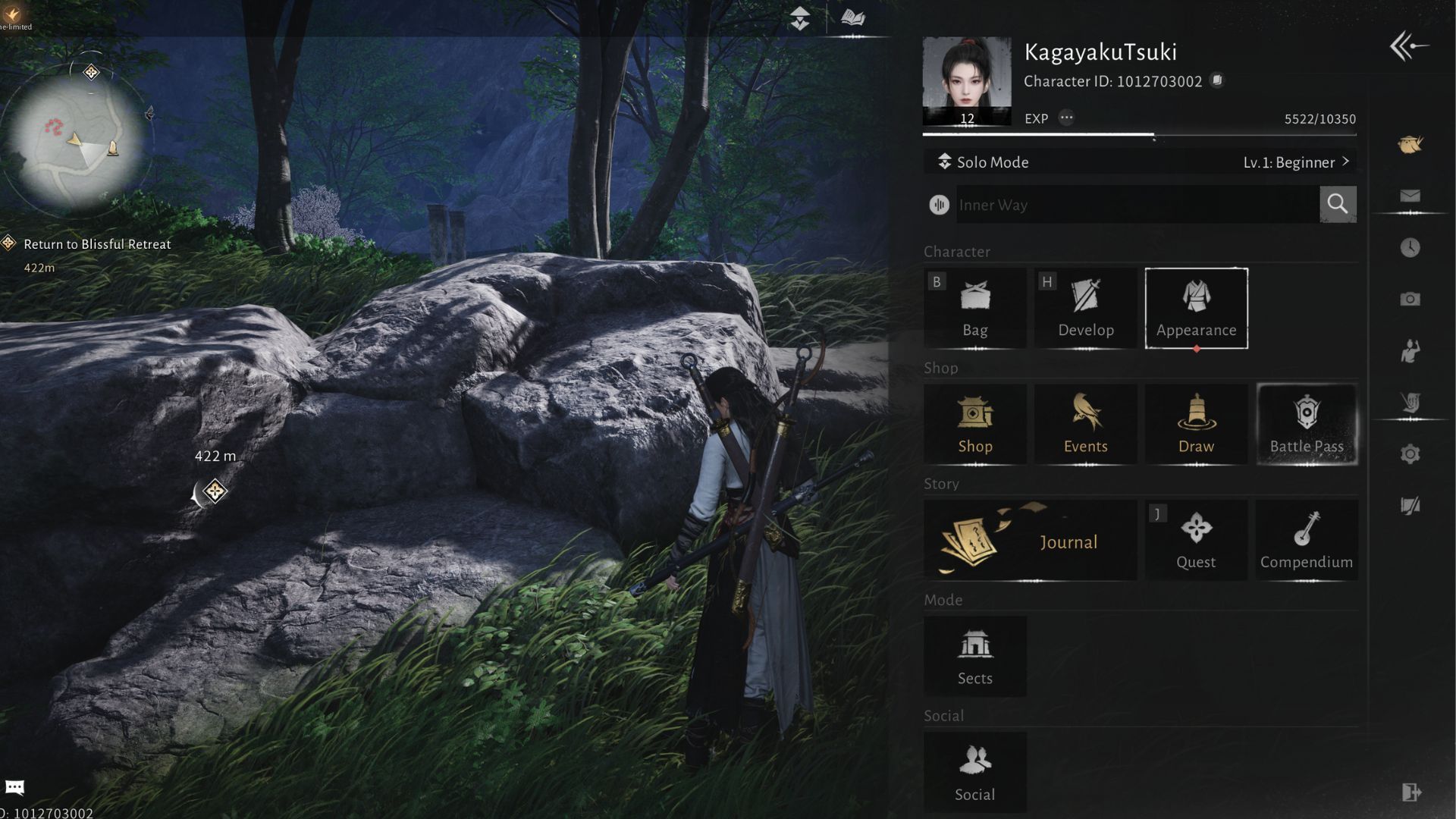Image resolution: width=1456 pixels, height=819 pixels.
Task: Open the mail envelope icon
Action: tap(1410, 196)
